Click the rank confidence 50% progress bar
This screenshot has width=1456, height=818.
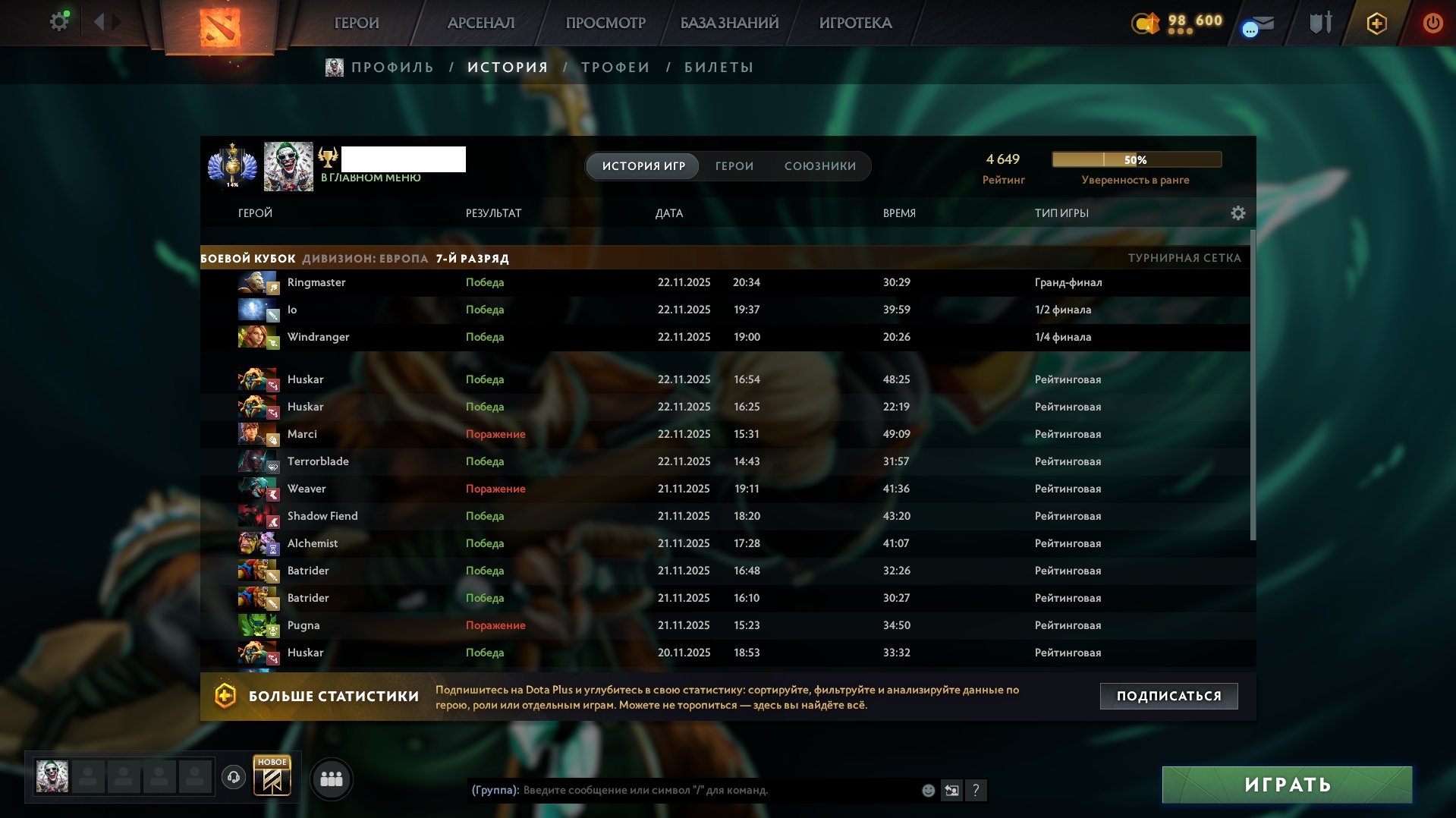(x=1135, y=159)
